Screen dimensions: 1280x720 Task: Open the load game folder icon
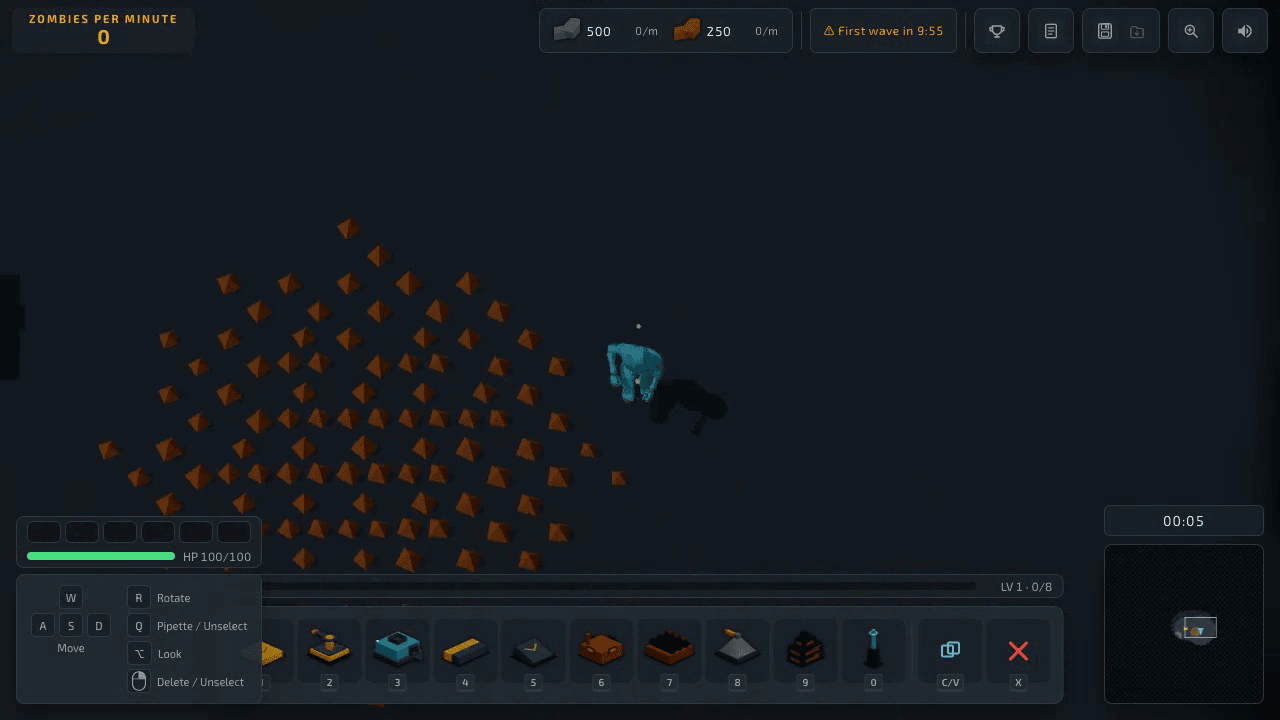[1136, 31]
